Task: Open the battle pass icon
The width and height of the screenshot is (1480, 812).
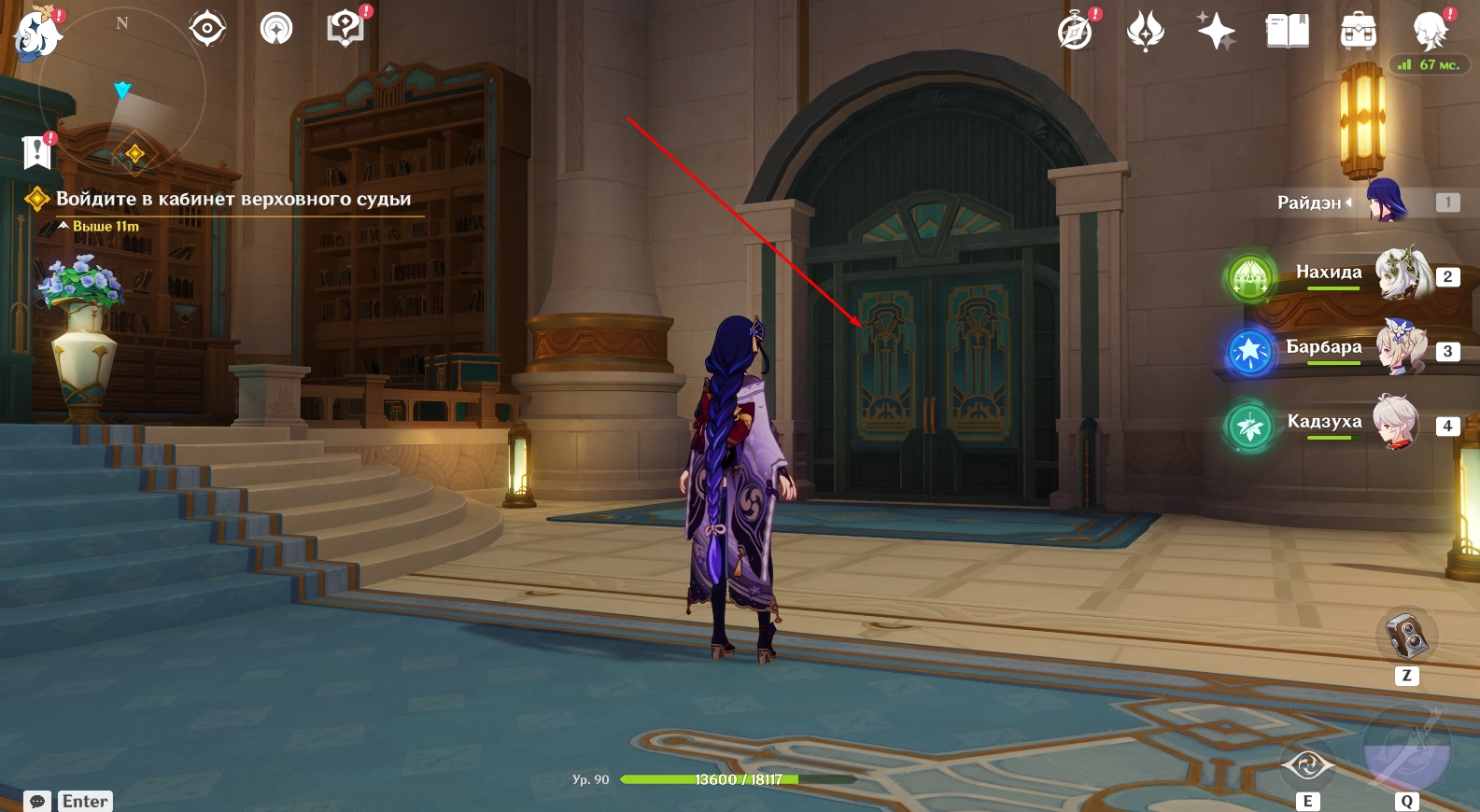Action: pyautogui.click(x=1146, y=31)
